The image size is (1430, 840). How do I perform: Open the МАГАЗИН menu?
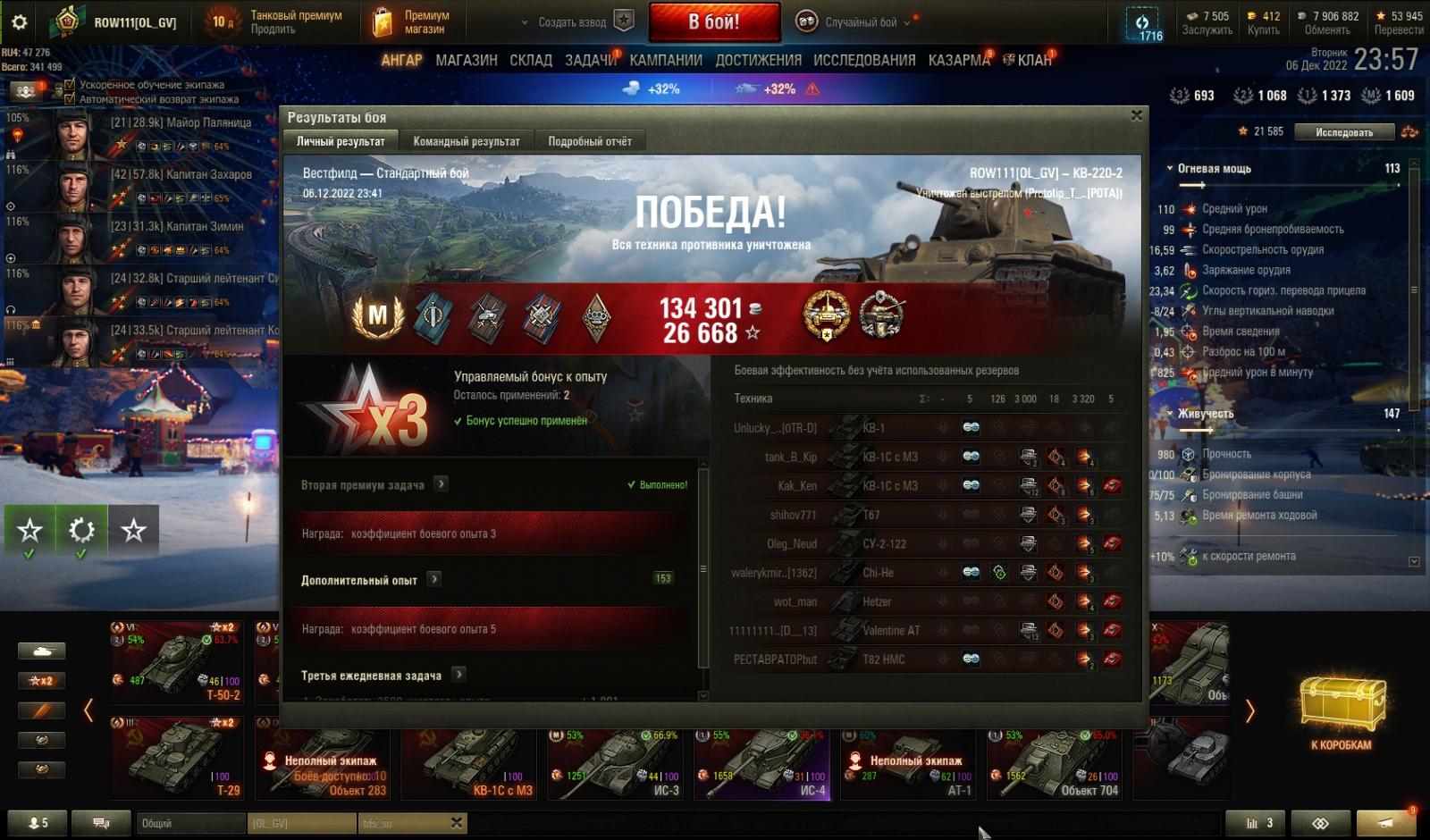tap(466, 60)
